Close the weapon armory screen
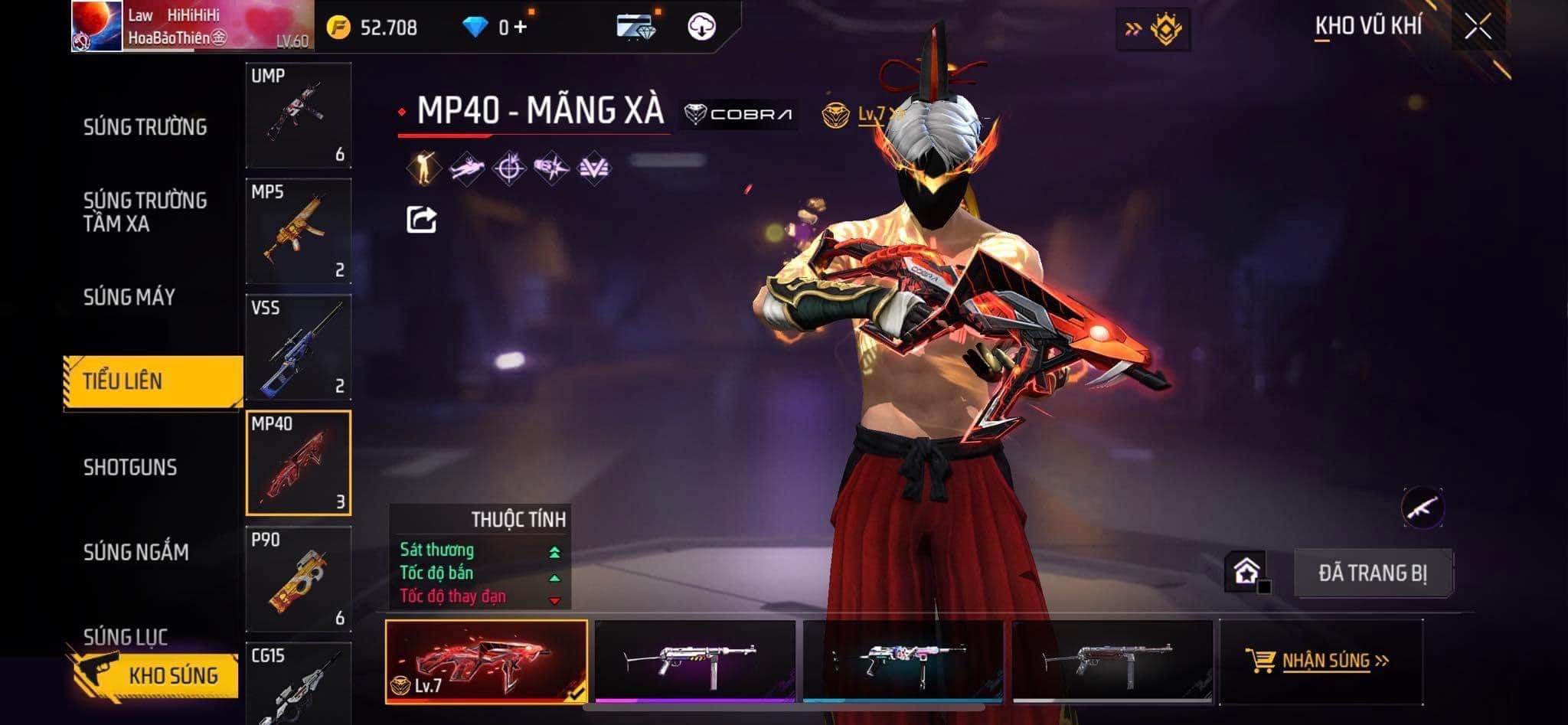 click(x=1478, y=27)
